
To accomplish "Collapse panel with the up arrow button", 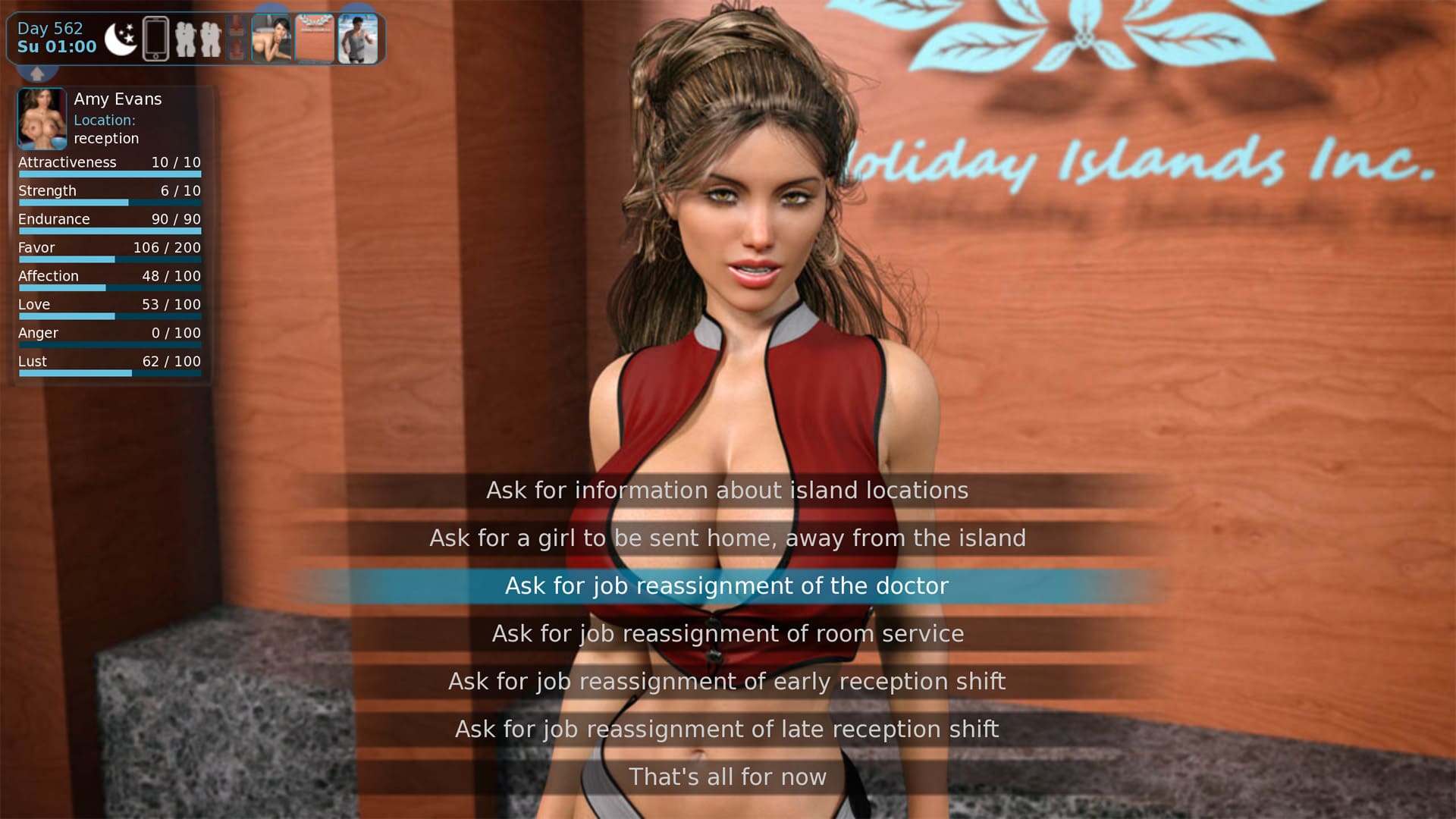I will click(x=37, y=74).
